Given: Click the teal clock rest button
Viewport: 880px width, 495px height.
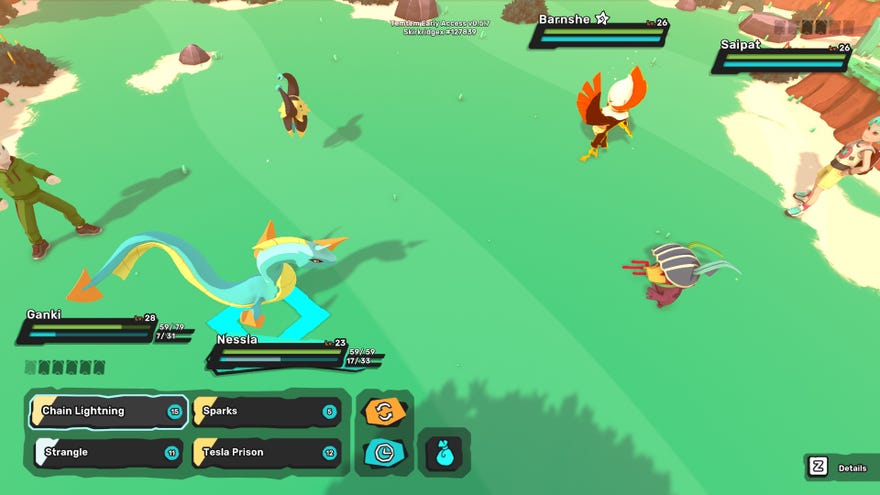Looking at the screenshot, I should pos(384,453).
